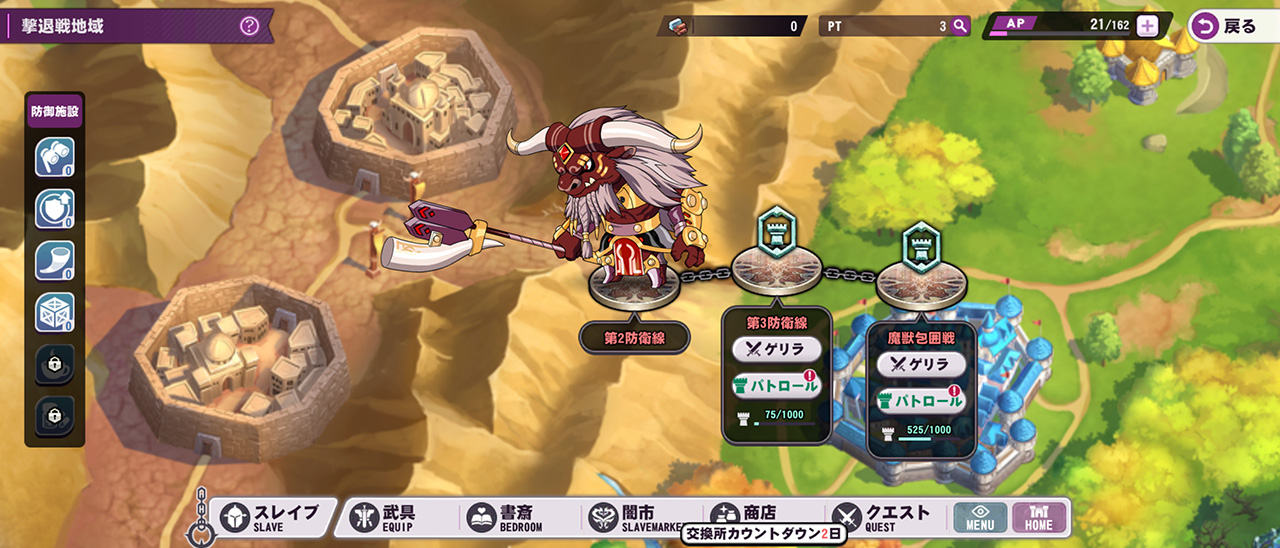Open the クエスト (Quest) menu
This screenshot has width=1280, height=548.
(881, 517)
